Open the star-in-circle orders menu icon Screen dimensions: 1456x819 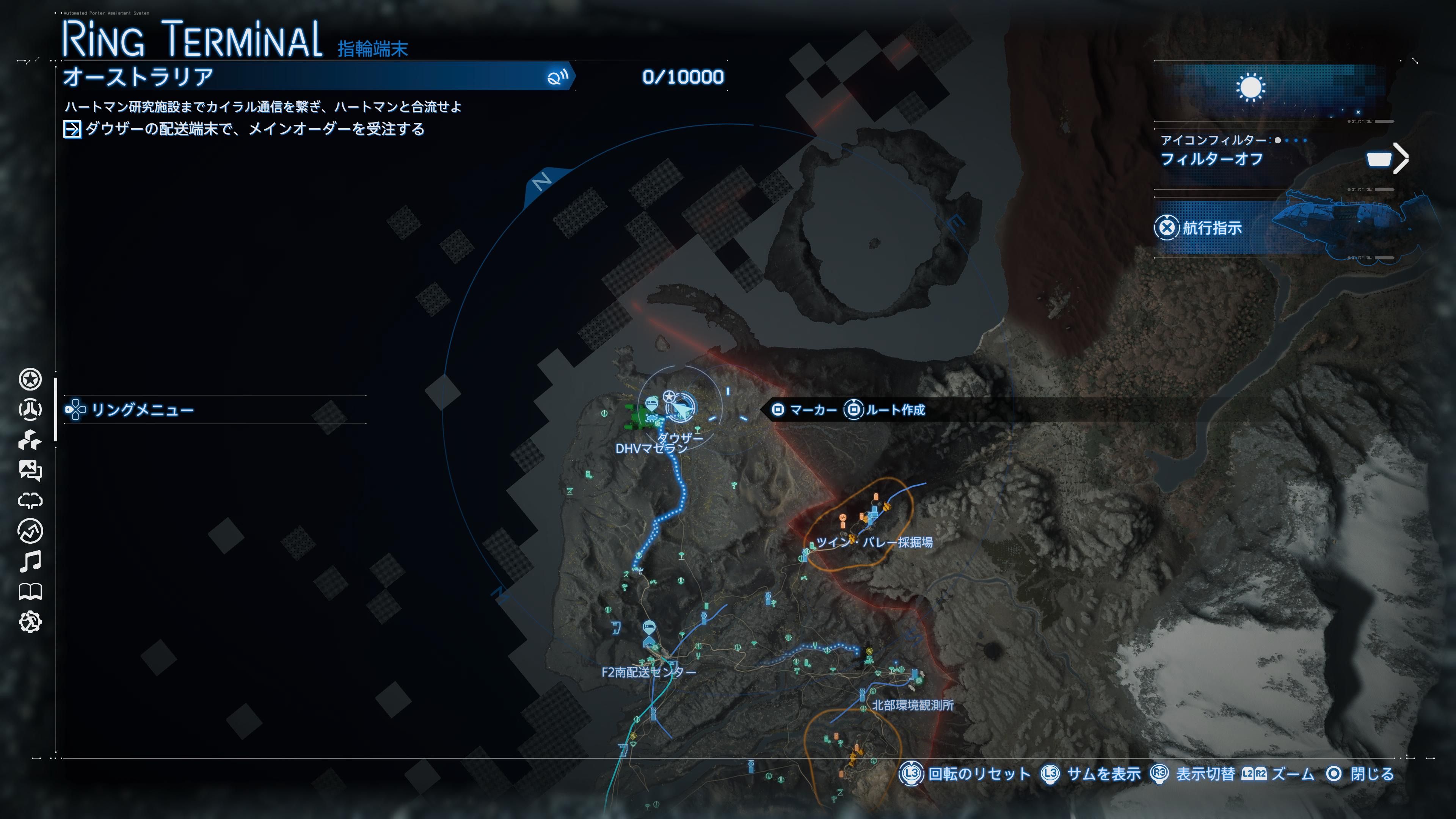click(30, 379)
